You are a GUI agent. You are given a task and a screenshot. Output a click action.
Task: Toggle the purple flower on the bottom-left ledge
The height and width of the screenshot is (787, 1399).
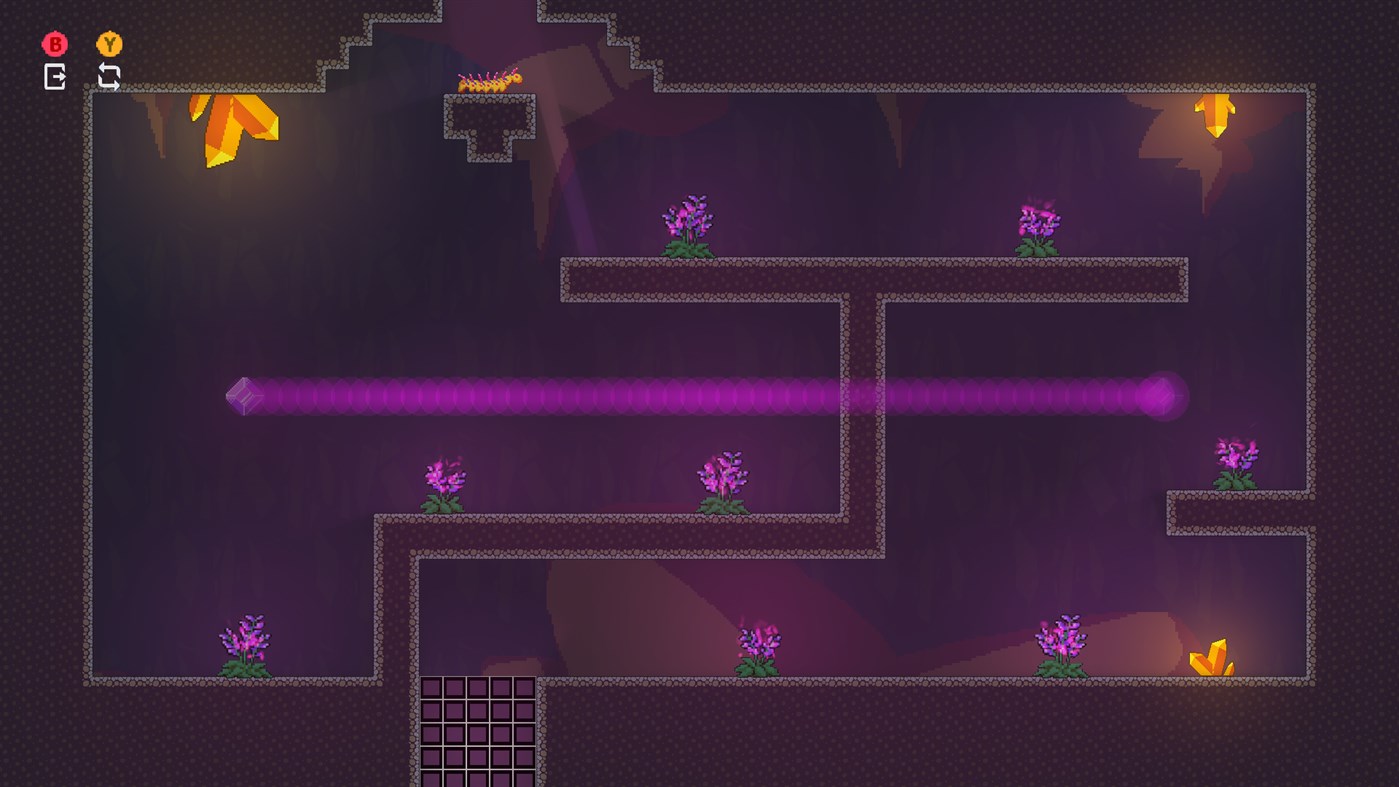245,645
